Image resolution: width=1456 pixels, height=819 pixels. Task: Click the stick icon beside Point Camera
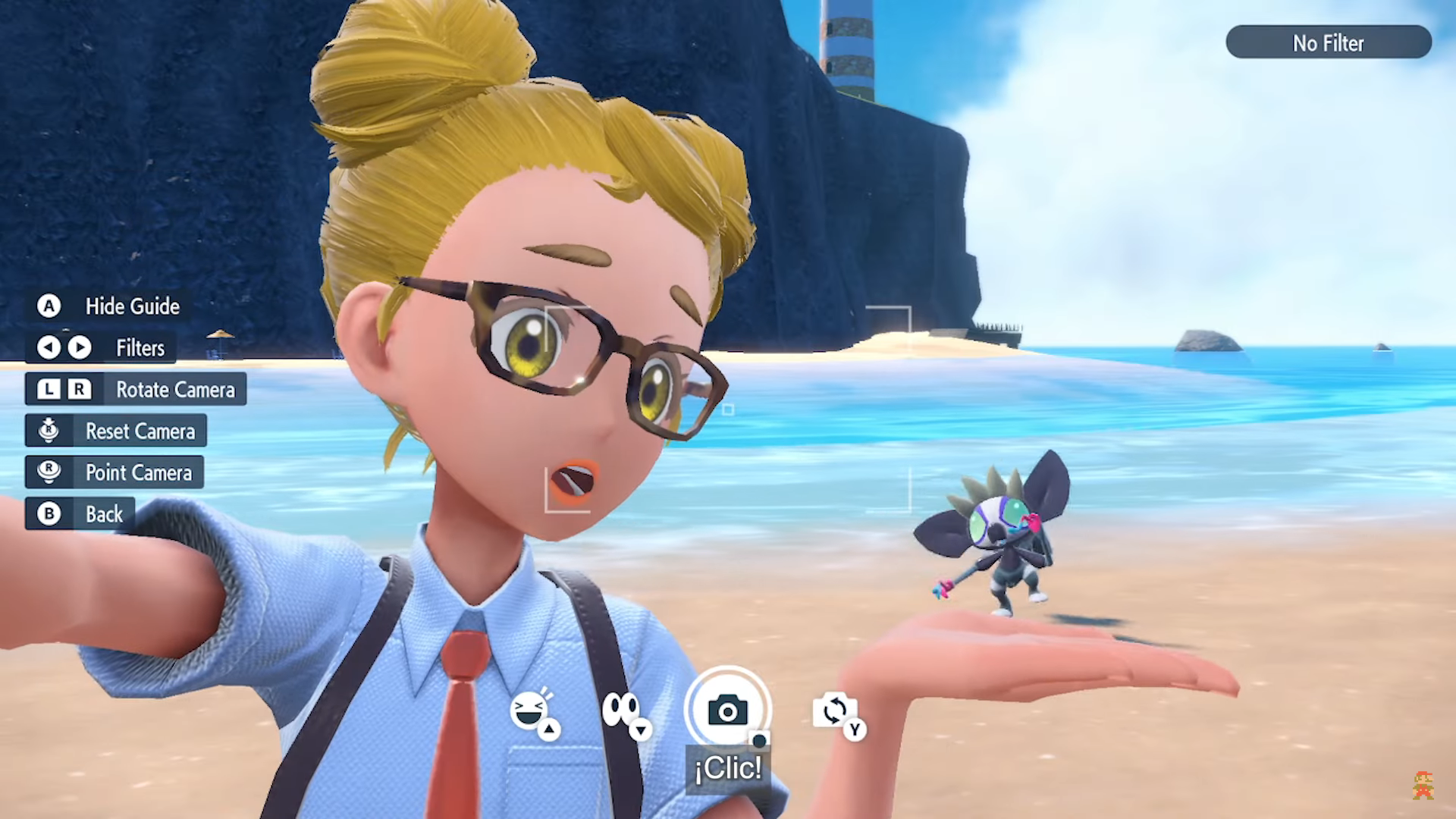[49, 472]
